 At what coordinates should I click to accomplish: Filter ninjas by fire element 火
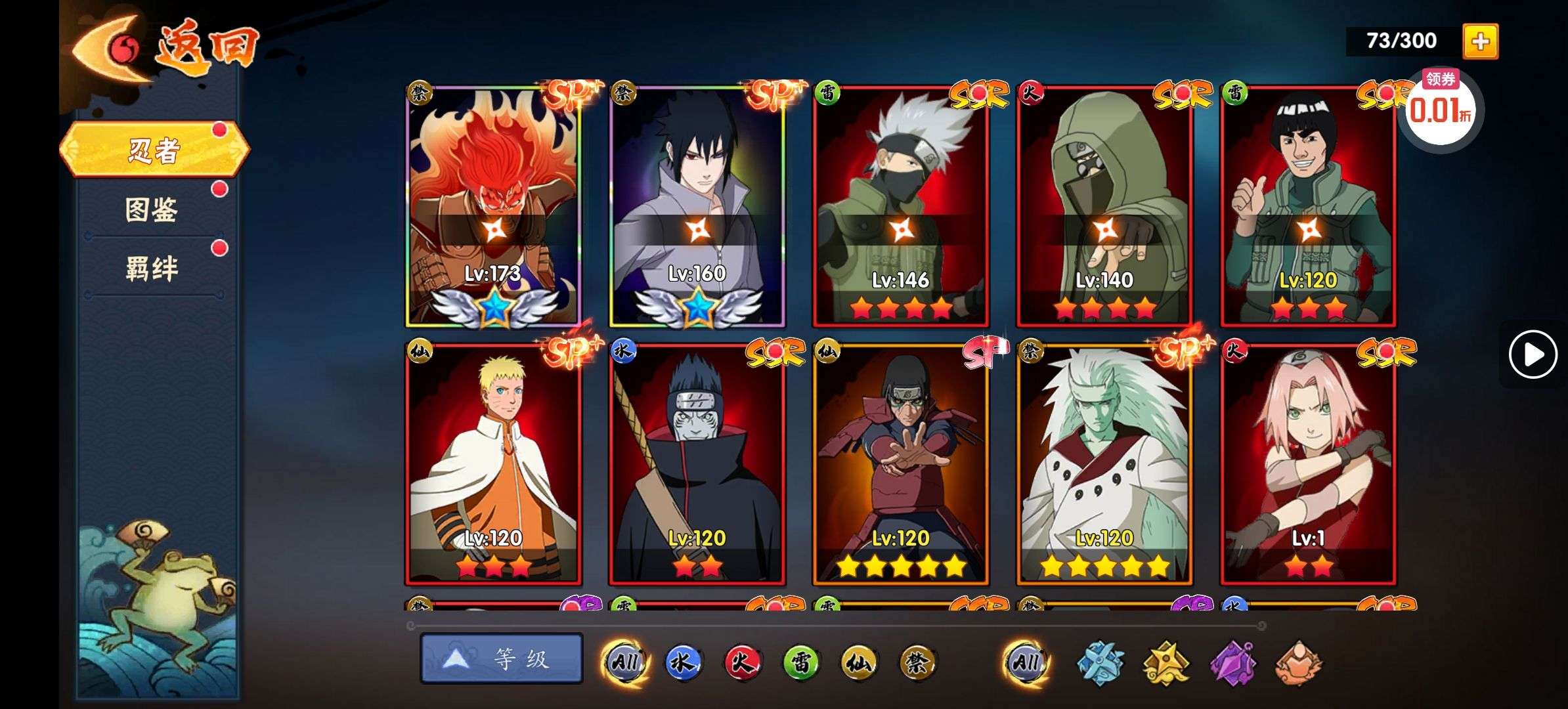pos(741,662)
